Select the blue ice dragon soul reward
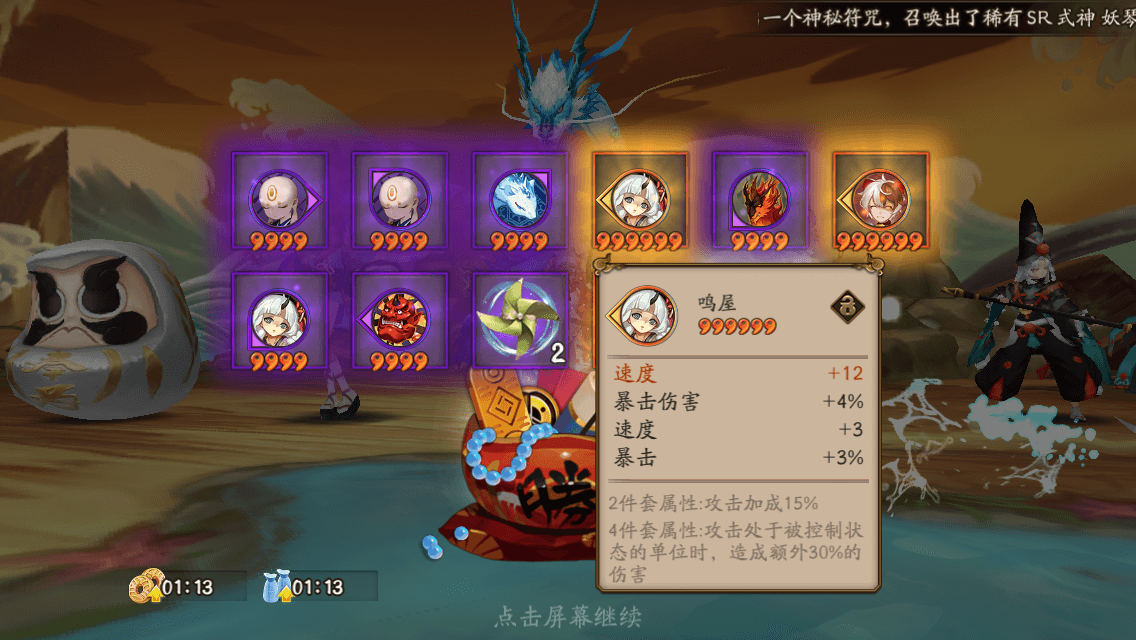This screenshot has height=640, width=1136. [x=520, y=201]
